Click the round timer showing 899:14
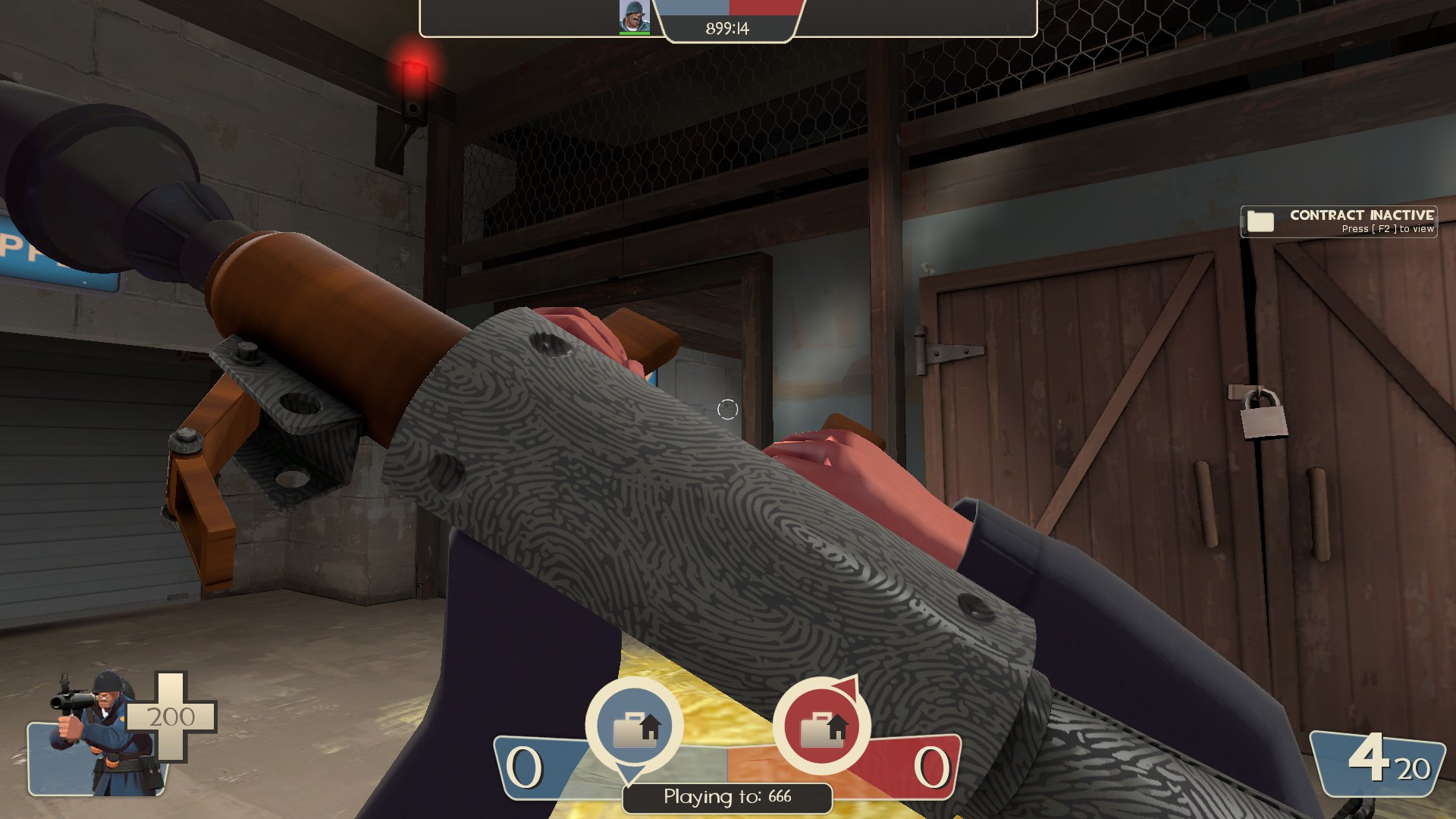Image resolution: width=1456 pixels, height=819 pixels. pyautogui.click(x=726, y=27)
